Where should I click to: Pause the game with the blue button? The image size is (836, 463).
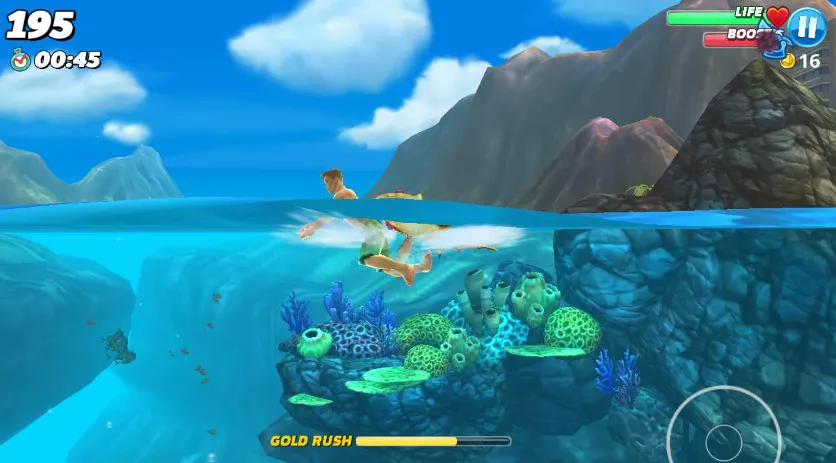click(806, 25)
